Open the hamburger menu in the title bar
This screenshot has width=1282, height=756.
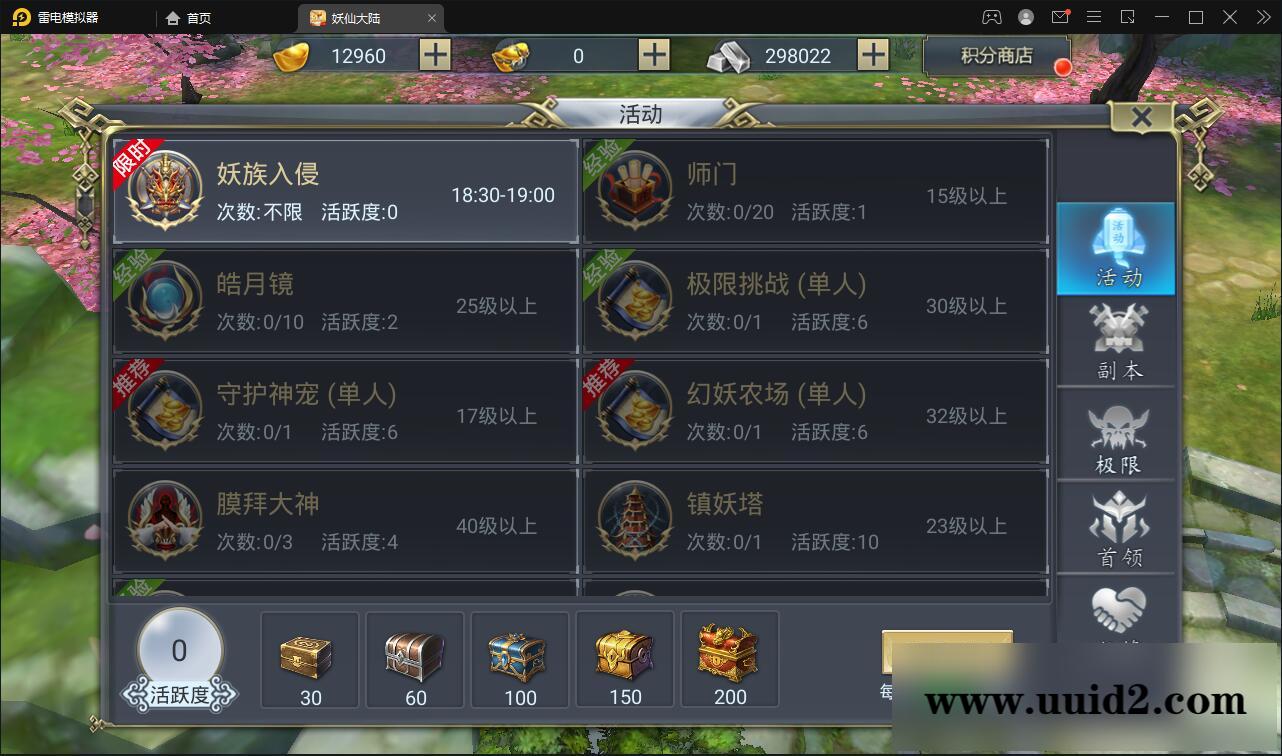tap(1094, 17)
